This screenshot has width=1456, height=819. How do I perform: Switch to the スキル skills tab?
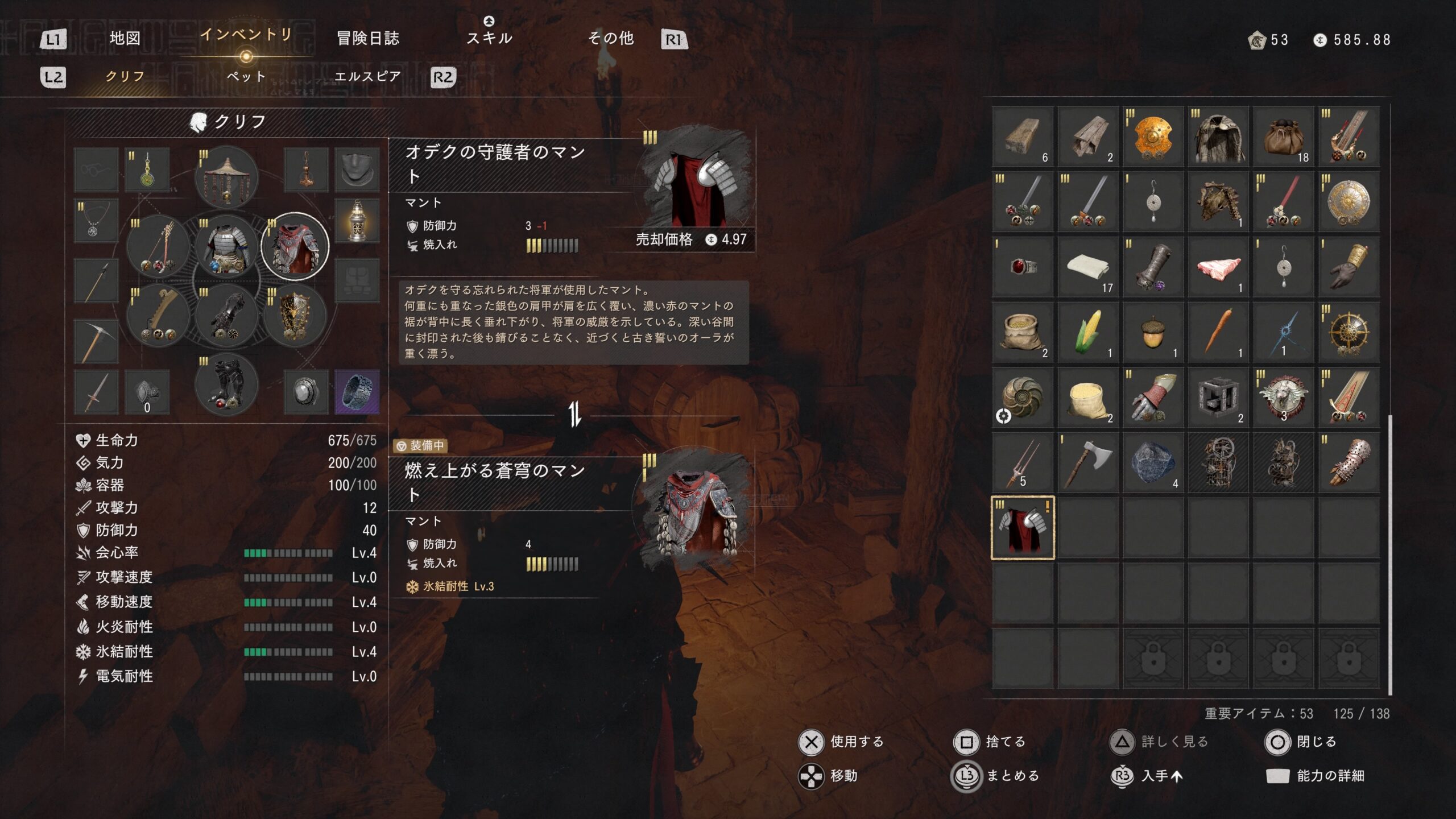[489, 38]
